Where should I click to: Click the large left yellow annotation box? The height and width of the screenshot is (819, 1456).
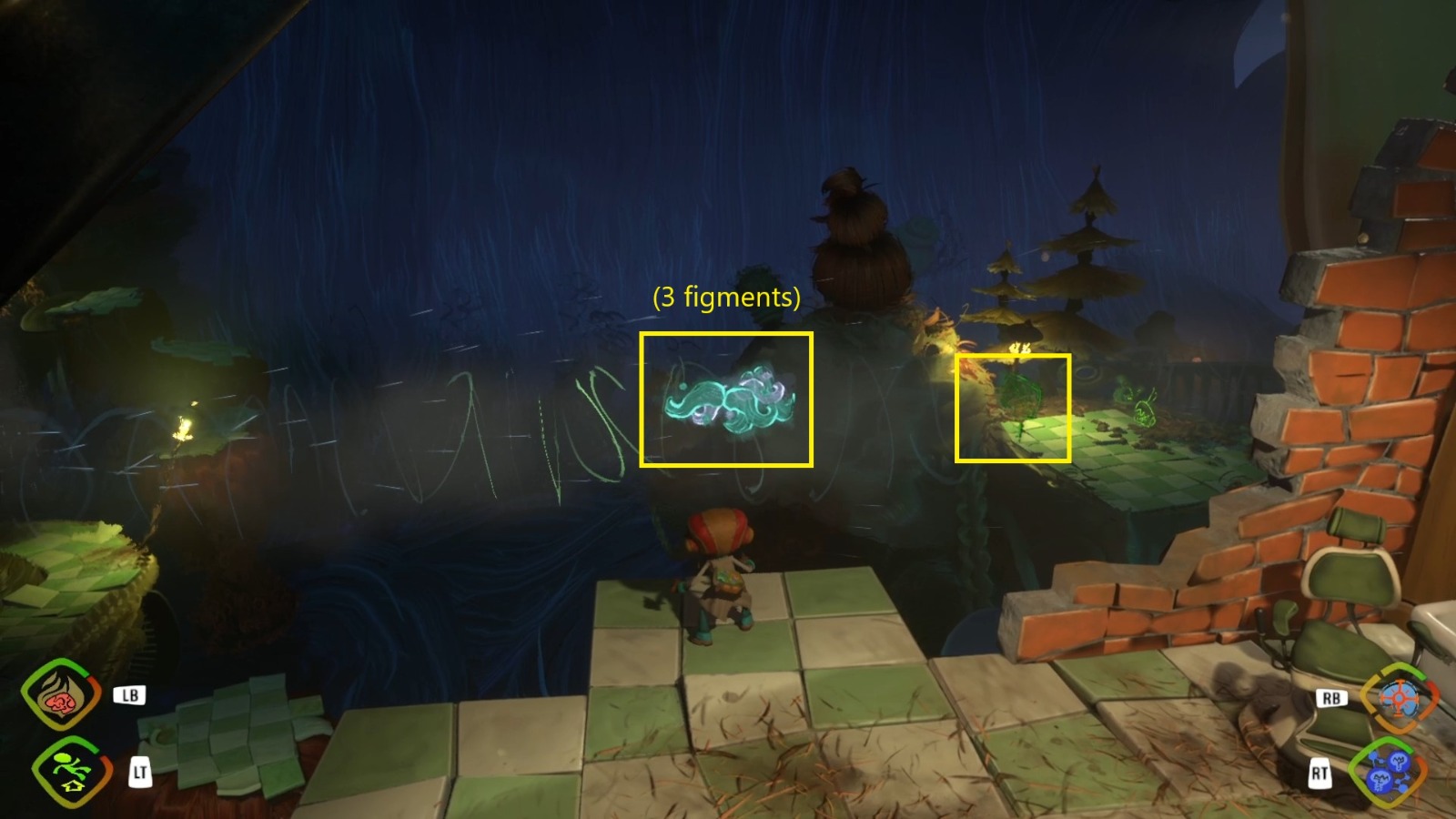(726, 400)
